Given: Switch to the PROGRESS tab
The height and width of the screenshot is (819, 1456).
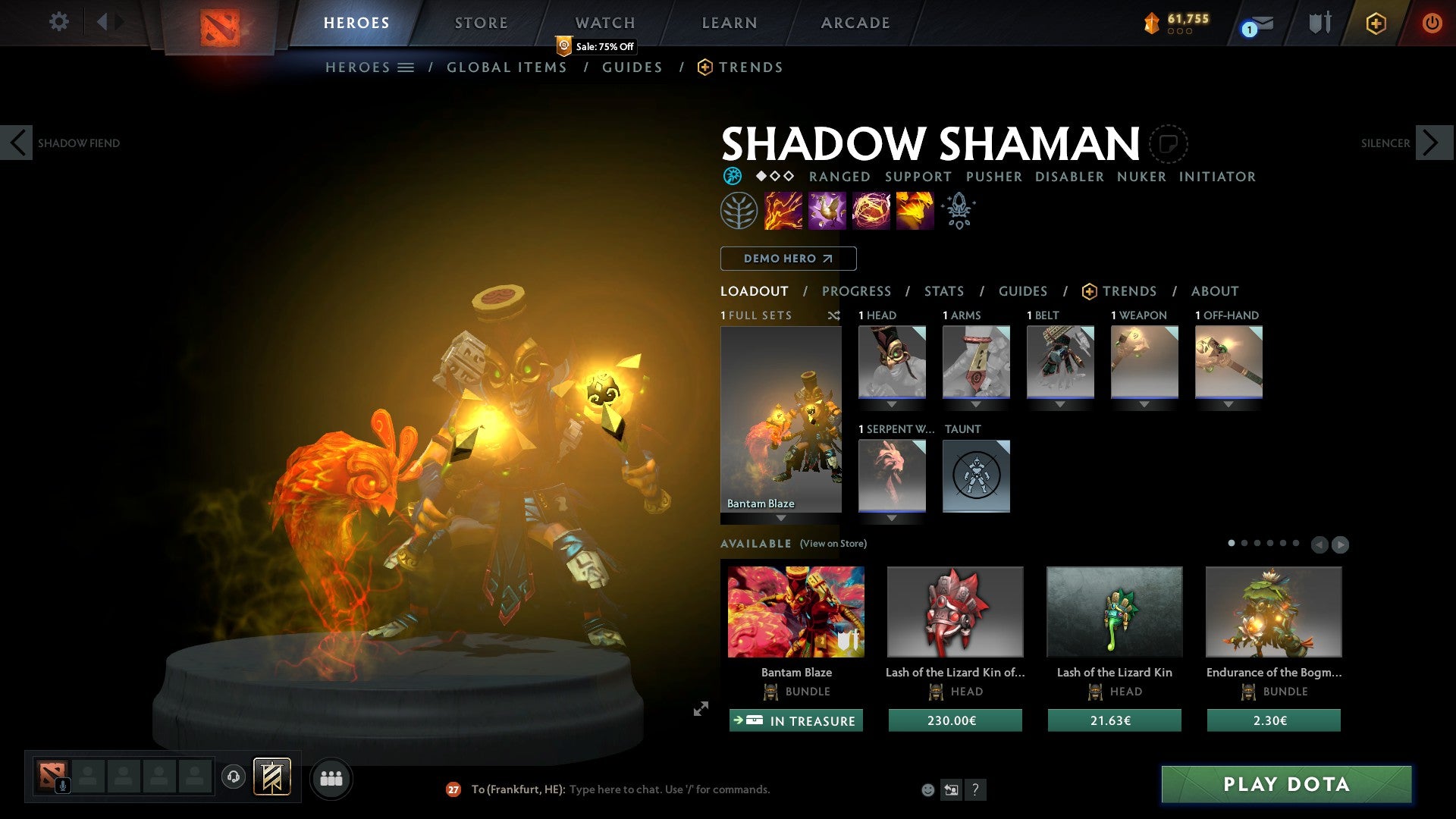Looking at the screenshot, I should point(857,291).
